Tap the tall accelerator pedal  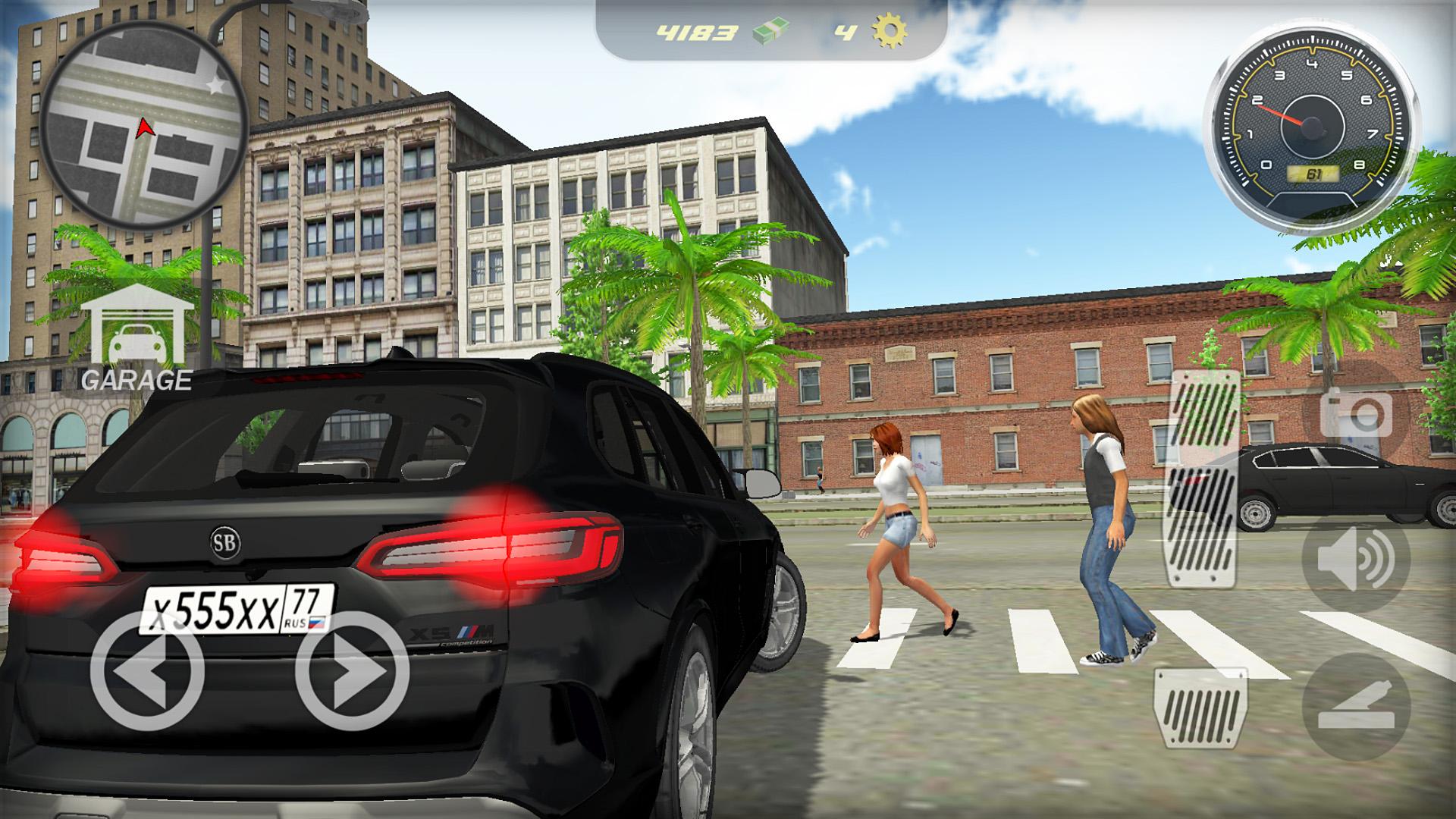click(1205, 479)
